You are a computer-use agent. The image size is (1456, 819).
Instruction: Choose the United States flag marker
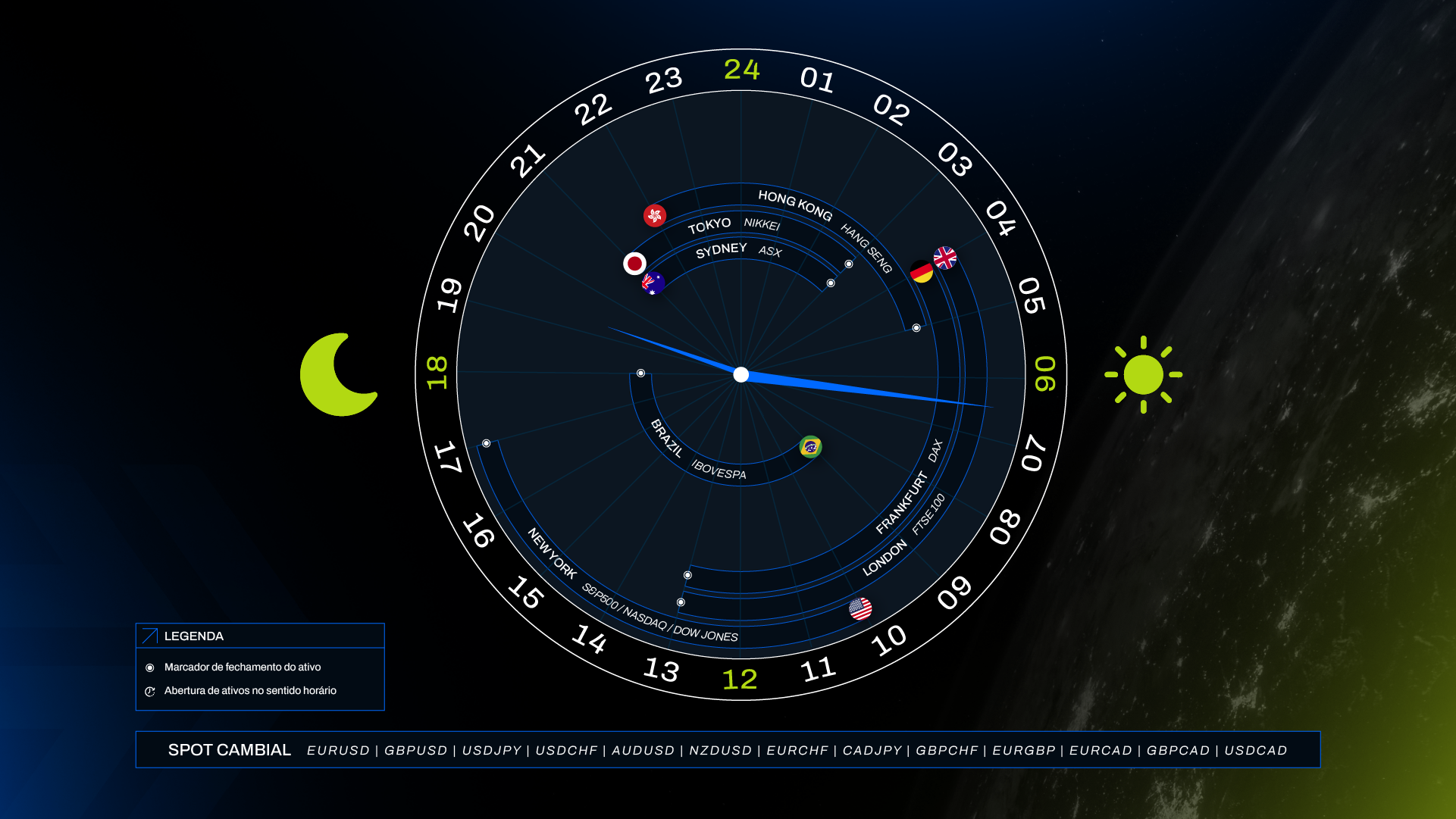pyautogui.click(x=860, y=608)
